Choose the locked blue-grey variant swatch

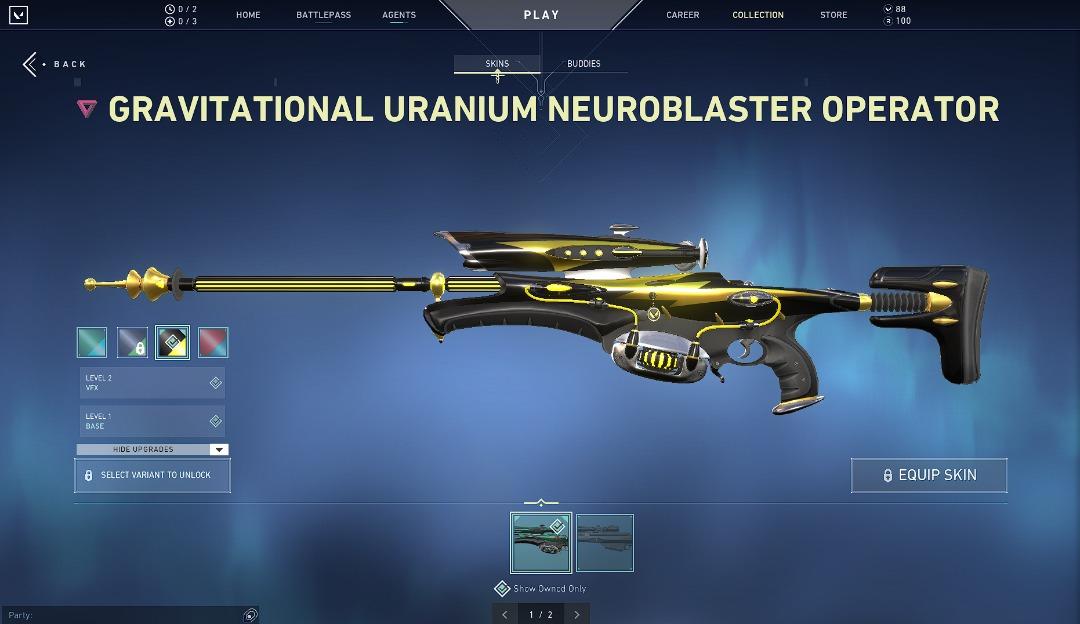click(x=132, y=342)
